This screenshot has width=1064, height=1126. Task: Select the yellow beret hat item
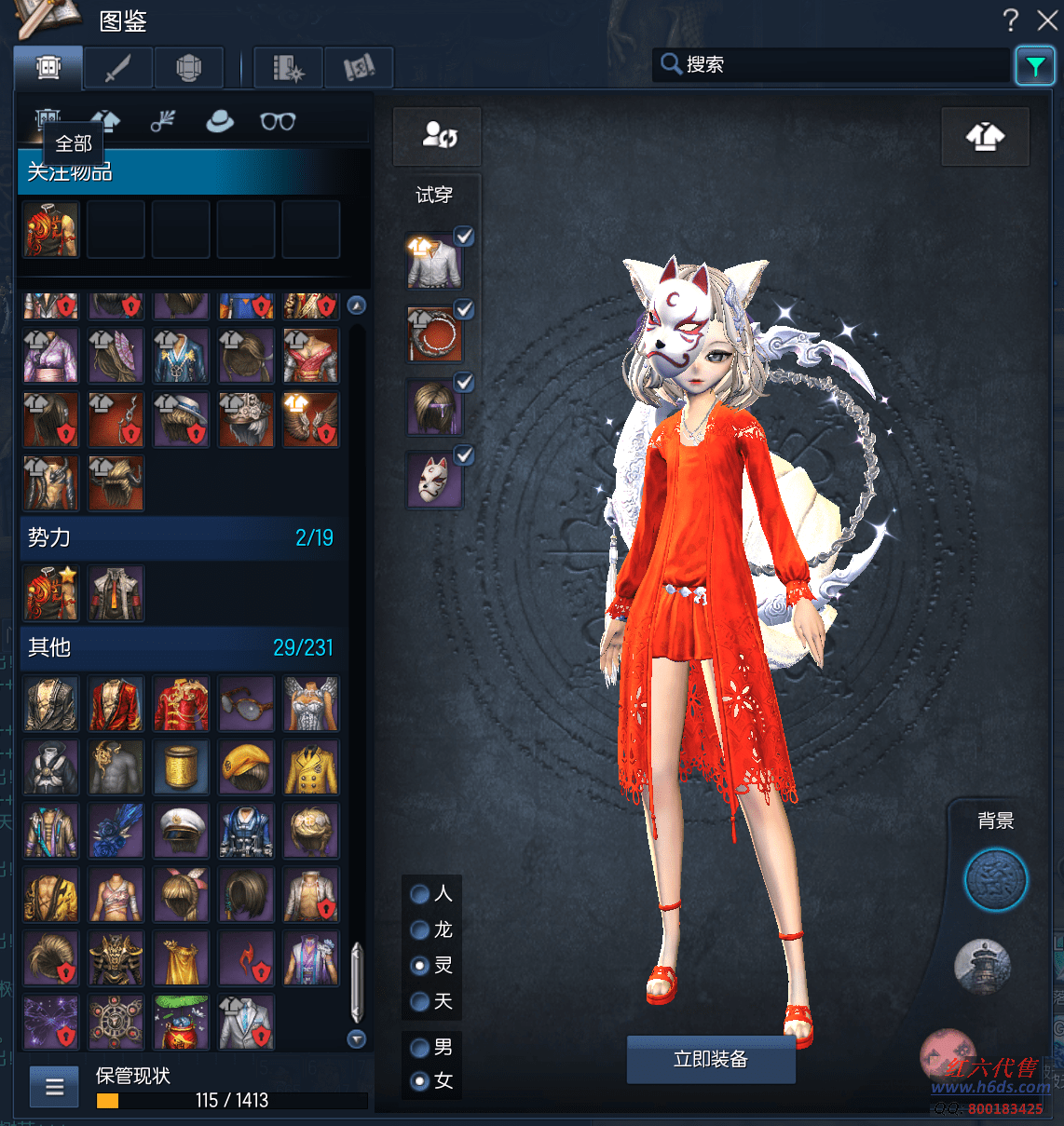(x=247, y=767)
